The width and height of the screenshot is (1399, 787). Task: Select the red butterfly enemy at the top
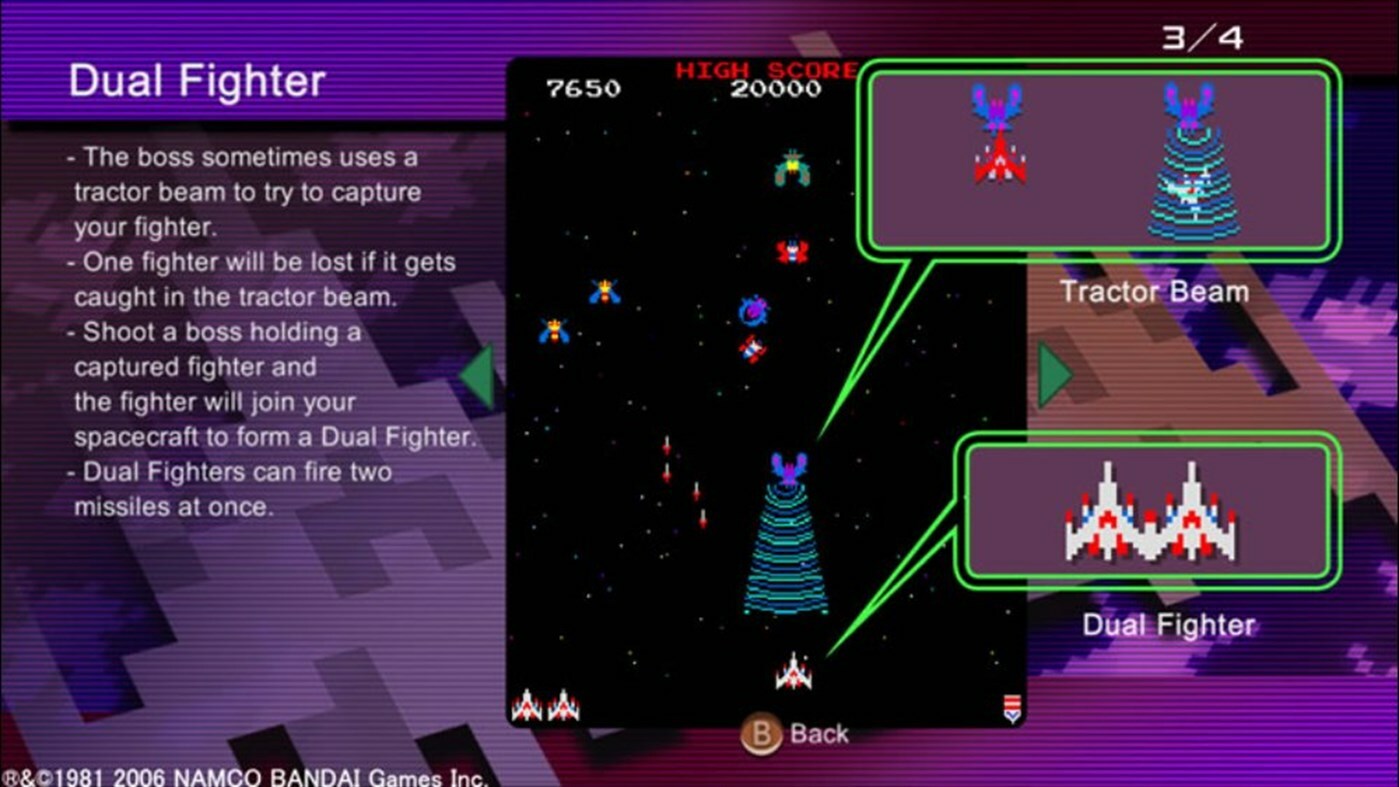793,250
